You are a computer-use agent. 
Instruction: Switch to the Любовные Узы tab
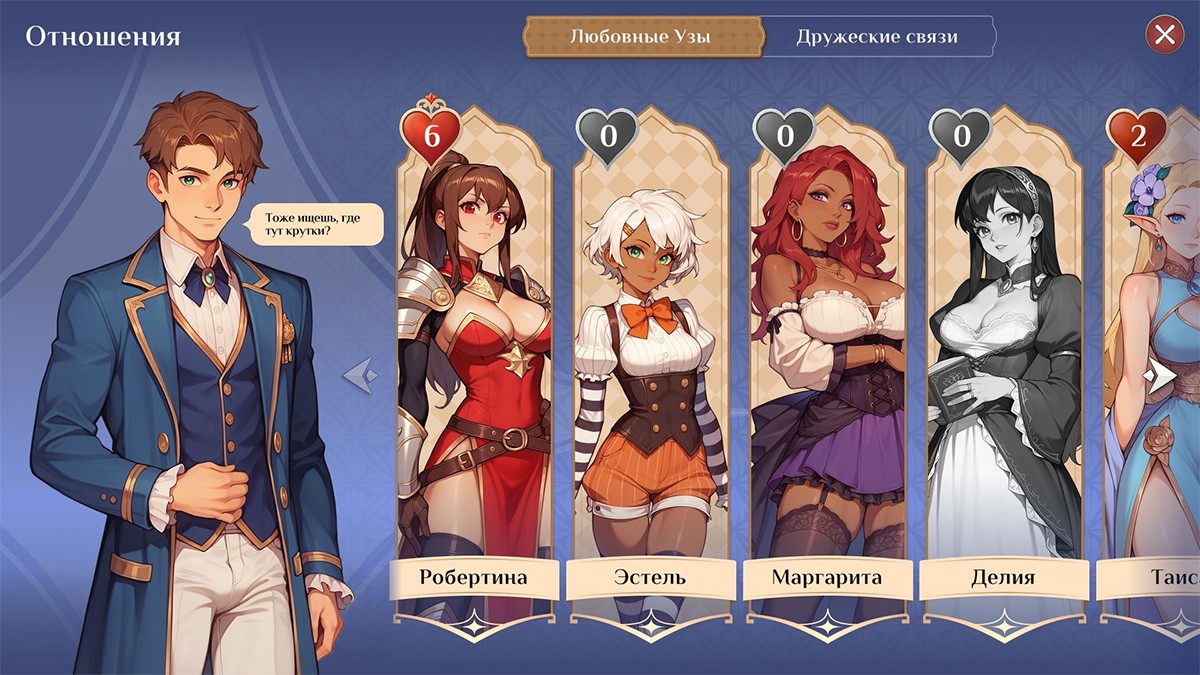[641, 38]
